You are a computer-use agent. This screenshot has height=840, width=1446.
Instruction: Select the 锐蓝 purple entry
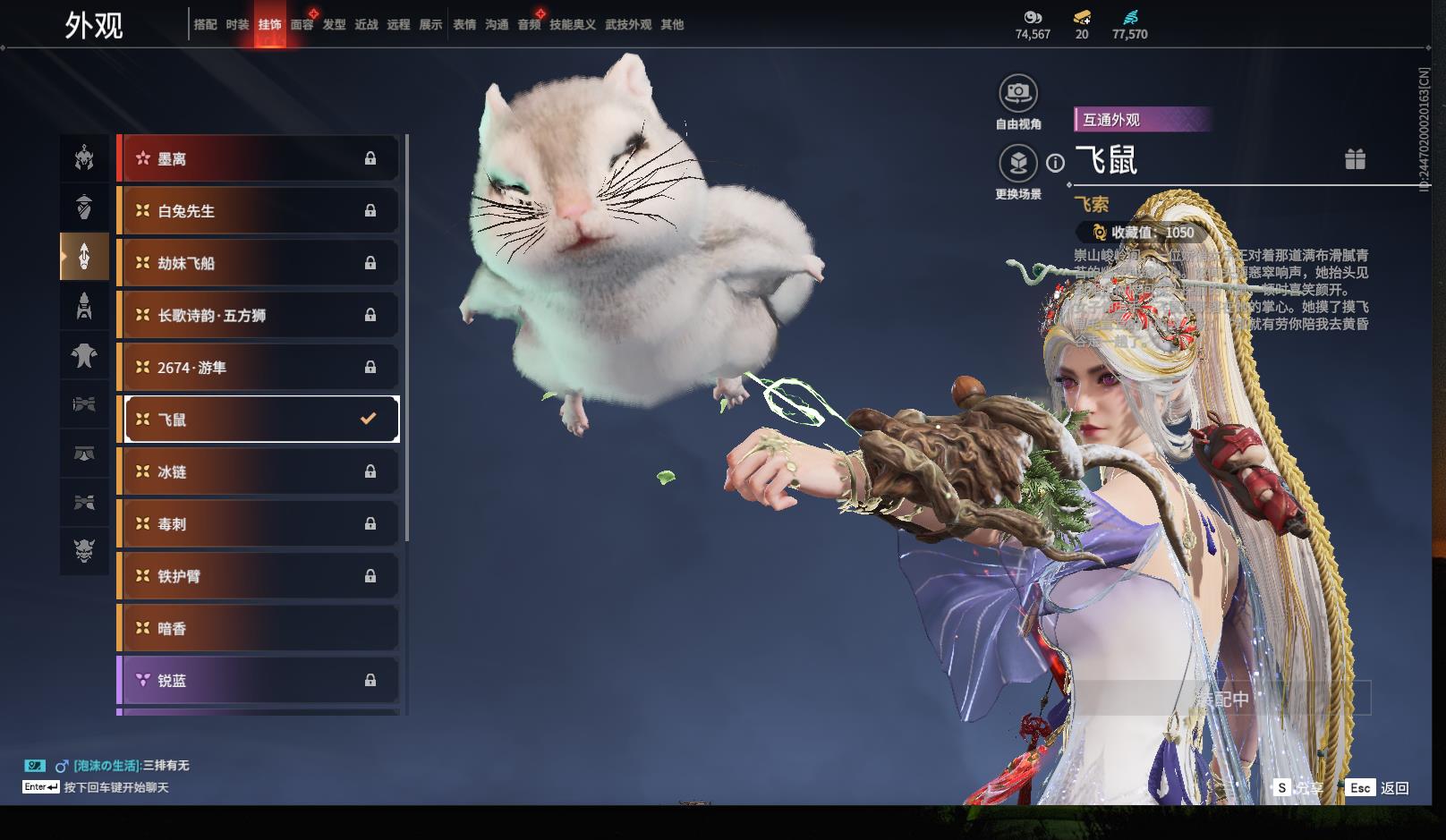[x=258, y=681]
